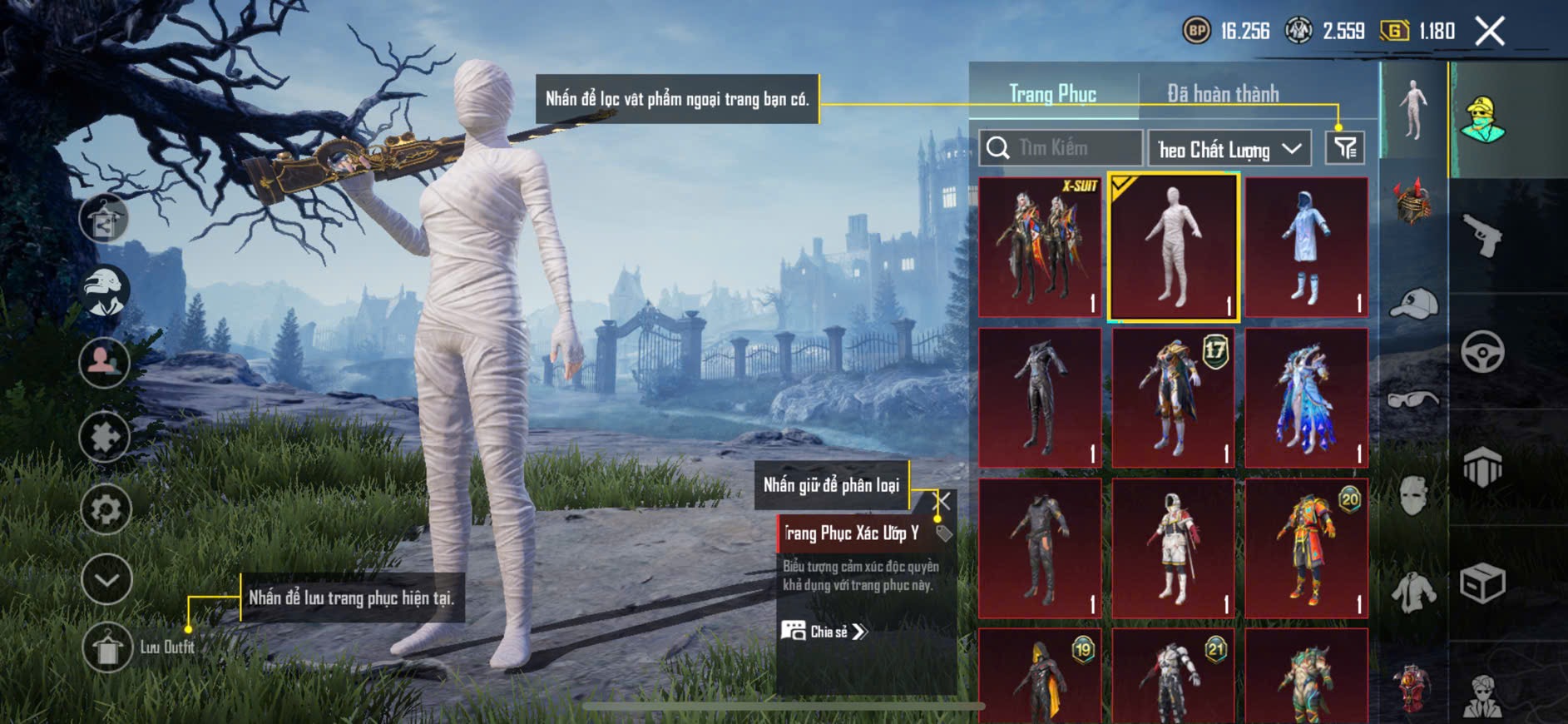Image resolution: width=1568 pixels, height=724 pixels.
Task: Open the settings gear icon
Action: pyautogui.click(x=106, y=508)
